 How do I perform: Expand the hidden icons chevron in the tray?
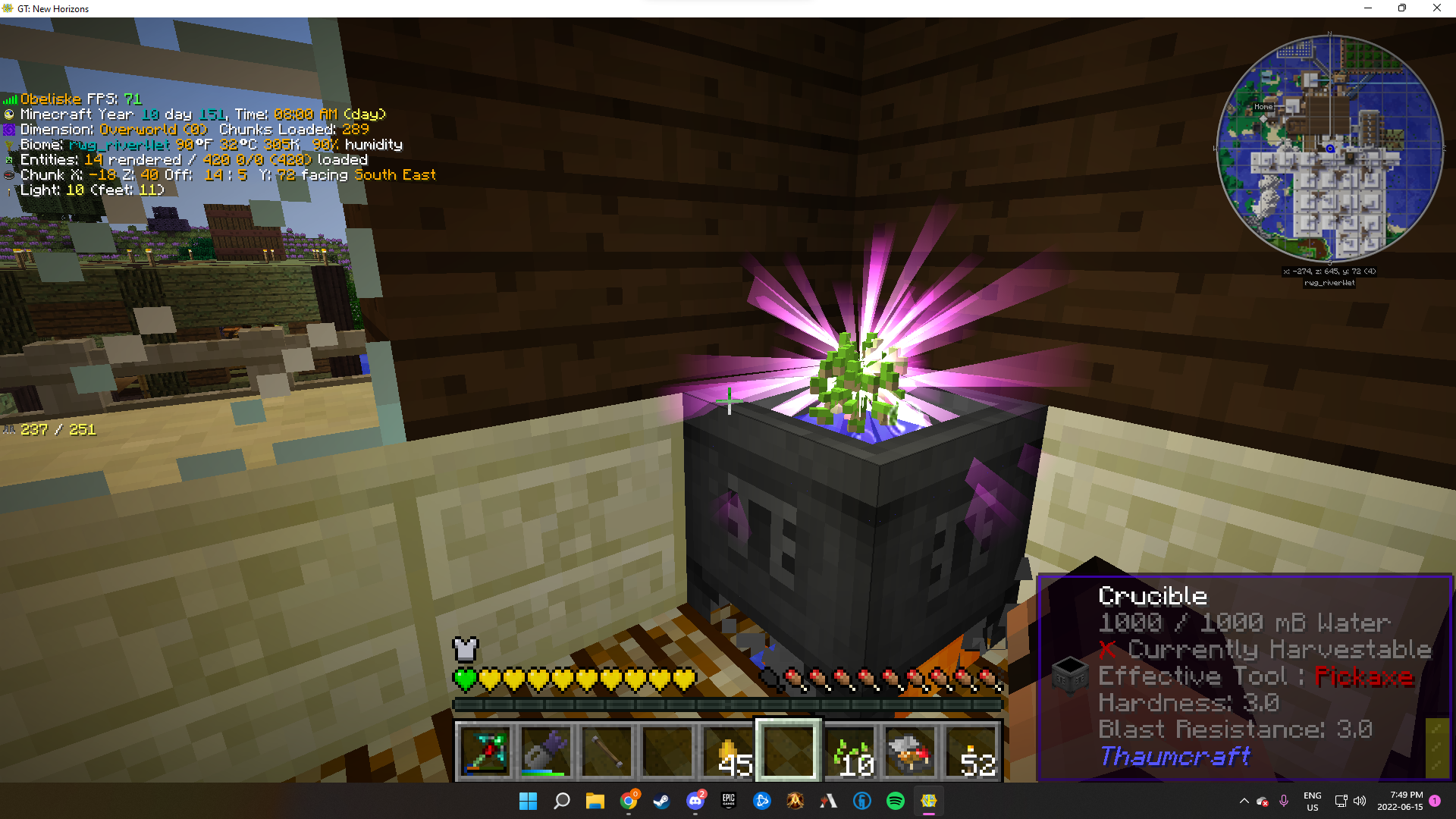tap(1244, 801)
